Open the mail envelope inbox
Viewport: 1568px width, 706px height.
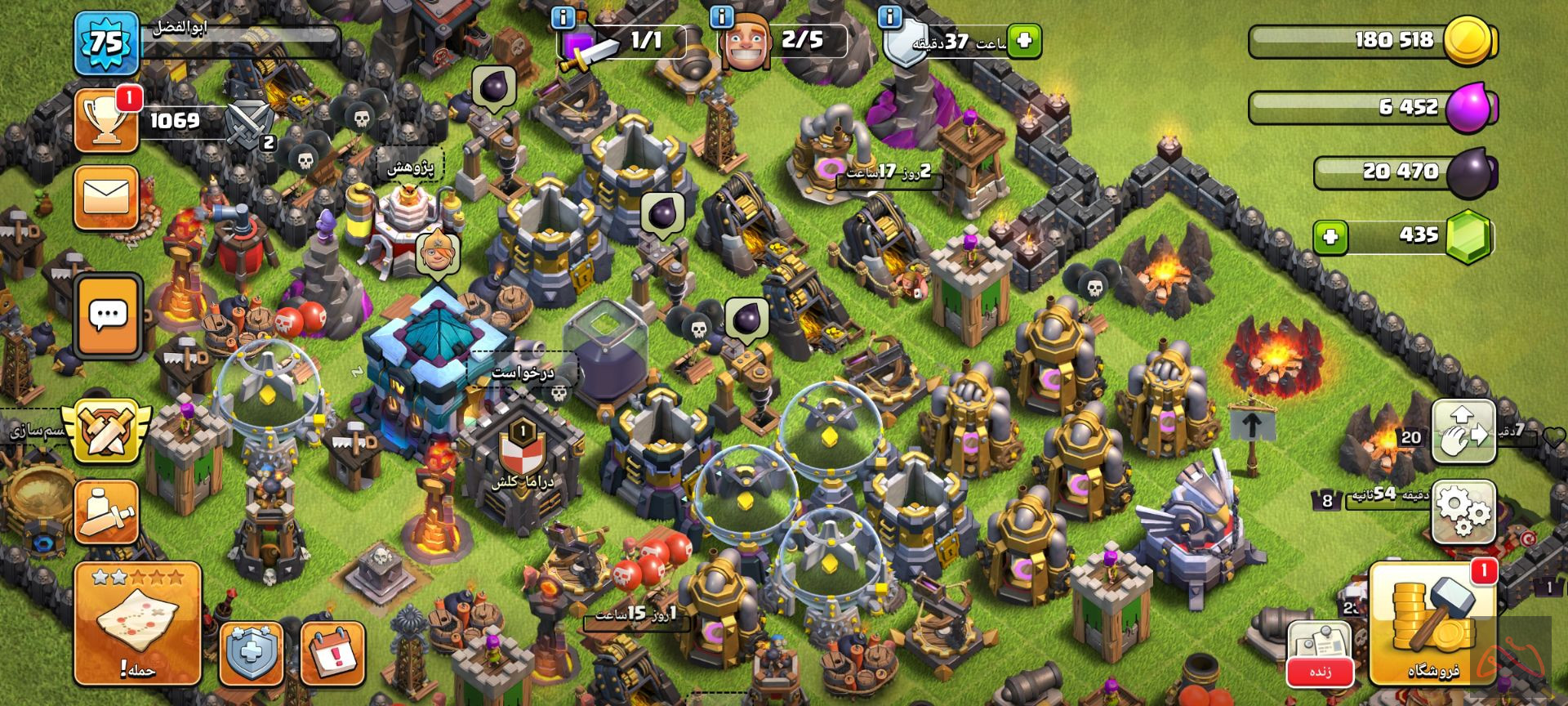coord(106,197)
